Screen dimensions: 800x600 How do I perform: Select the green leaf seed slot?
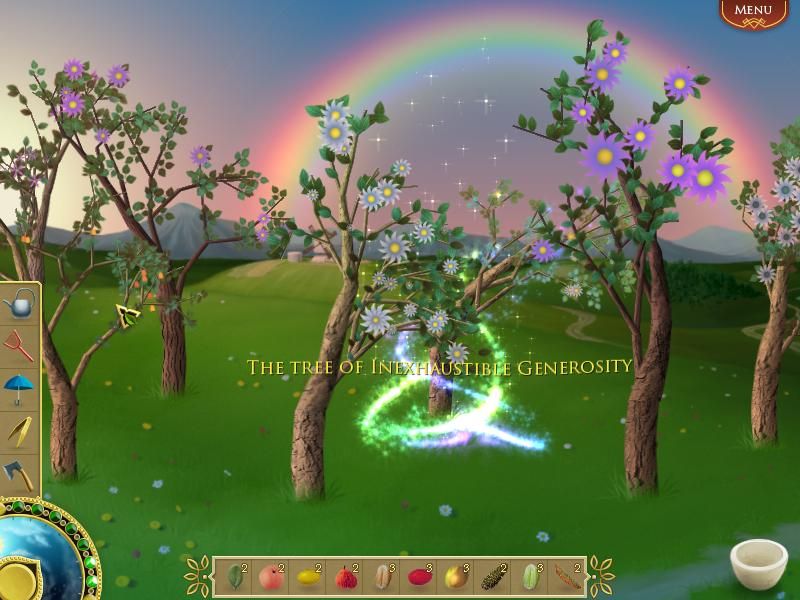click(234, 577)
